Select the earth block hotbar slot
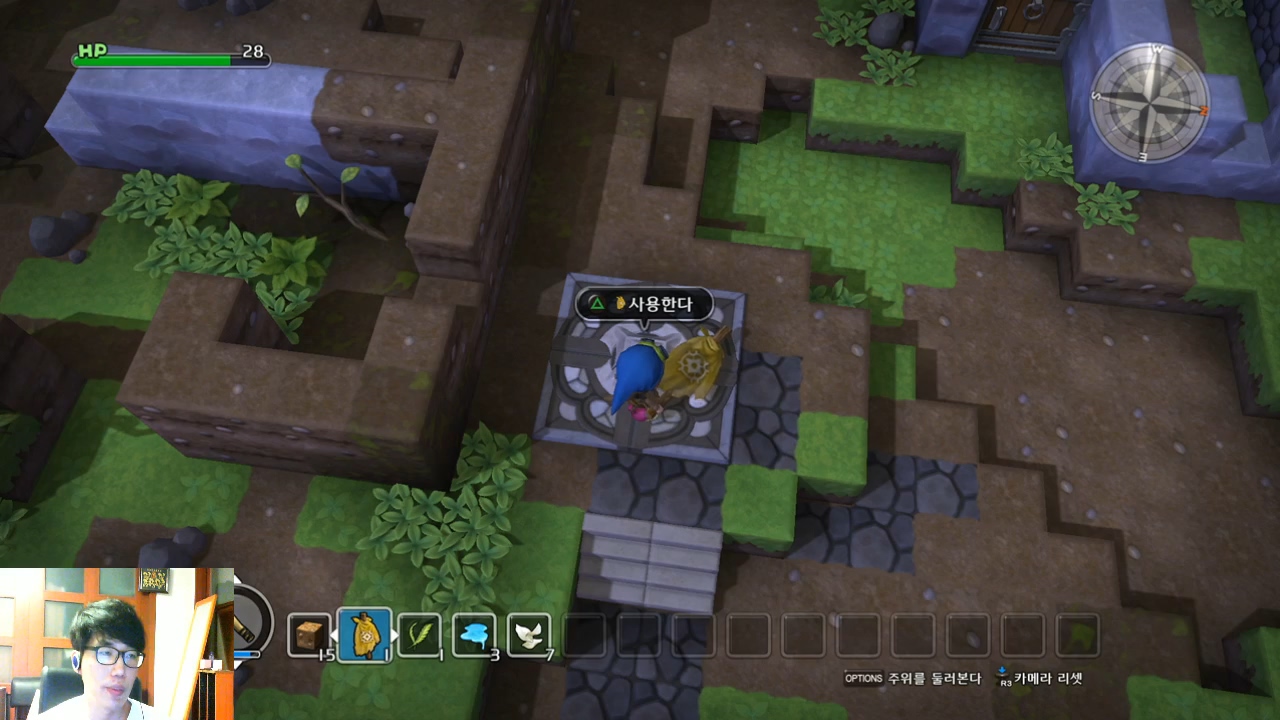The image size is (1280, 720). [309, 634]
